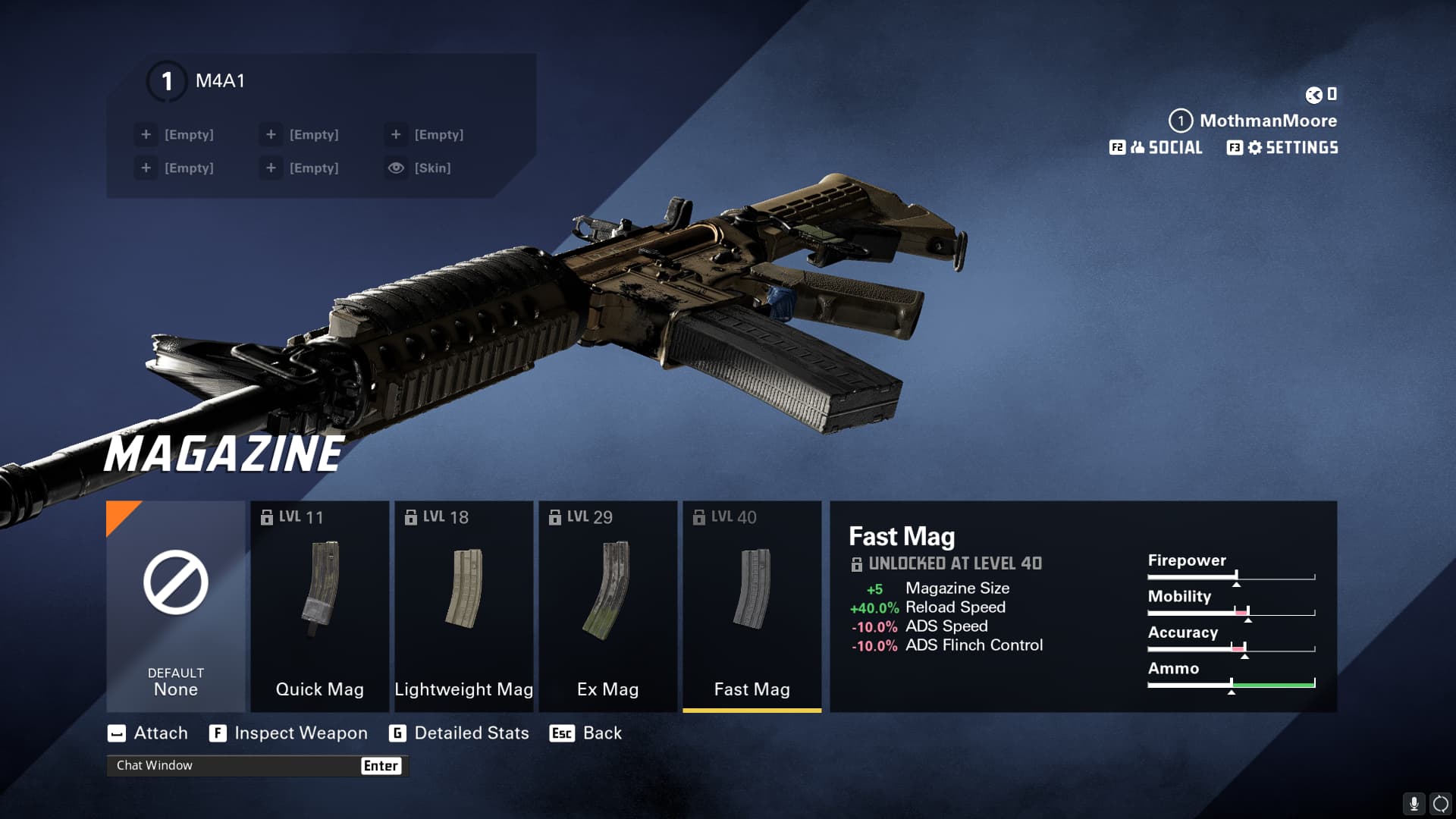Select the default None magazine option
The width and height of the screenshot is (1456, 819).
(x=175, y=606)
